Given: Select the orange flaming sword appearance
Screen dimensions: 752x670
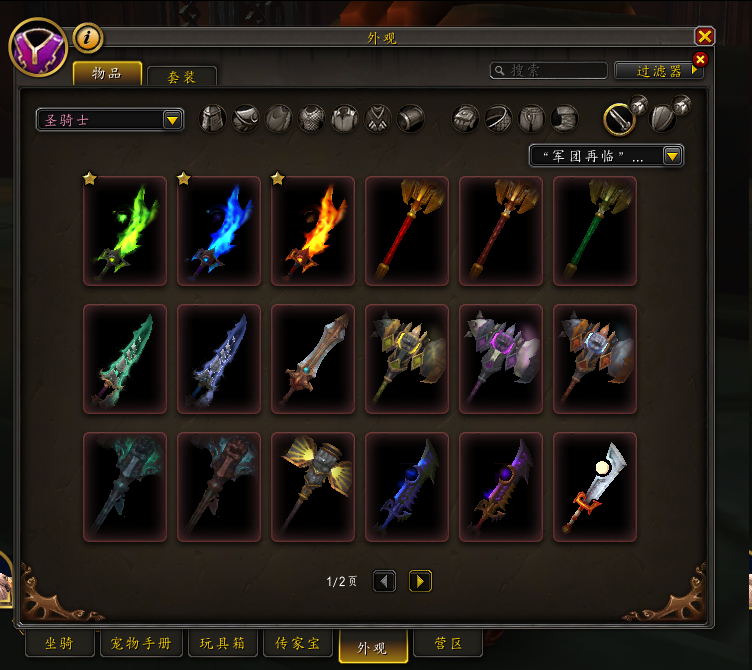Looking at the screenshot, I should click(x=313, y=231).
